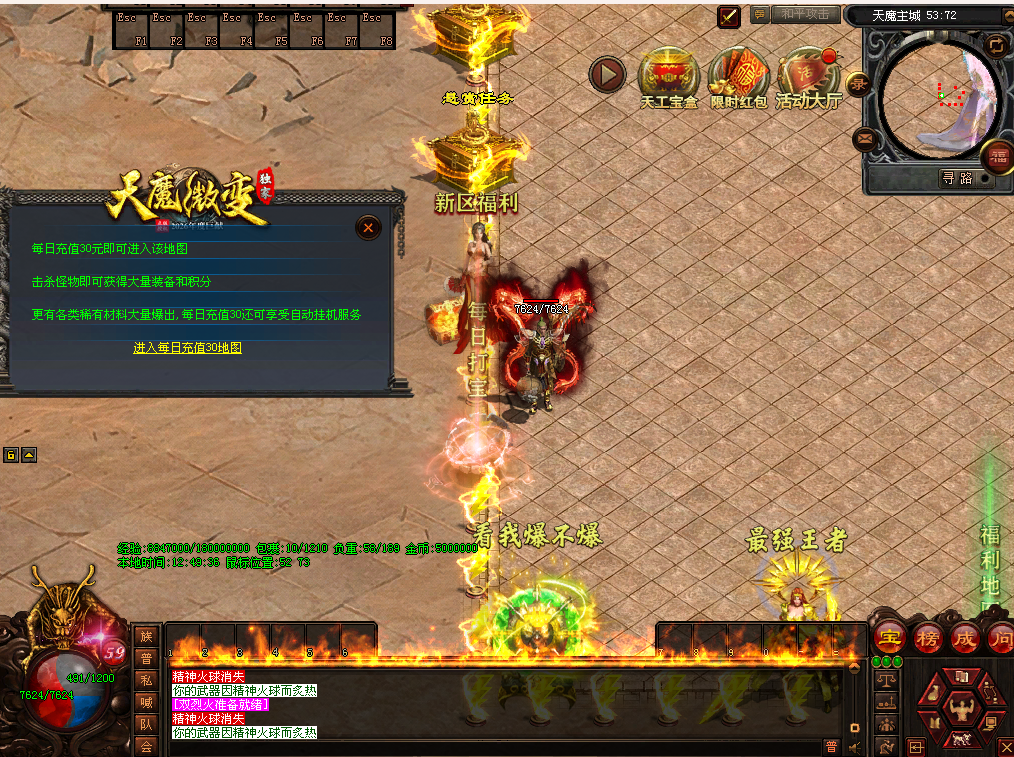Click the round play arrow button
The height and width of the screenshot is (757, 1014).
coord(607,74)
